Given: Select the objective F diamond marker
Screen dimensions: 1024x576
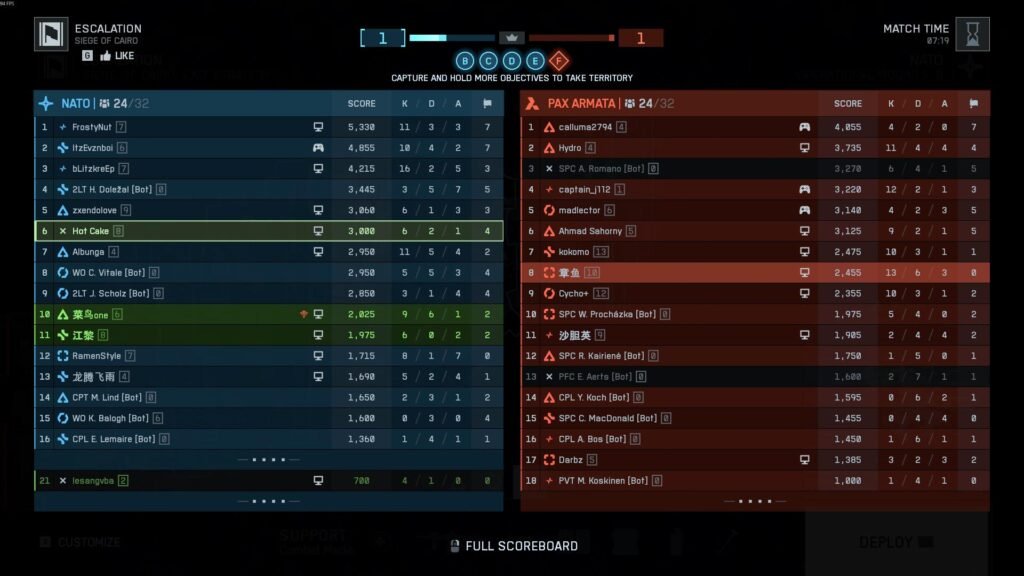Looking at the screenshot, I should tap(559, 60).
